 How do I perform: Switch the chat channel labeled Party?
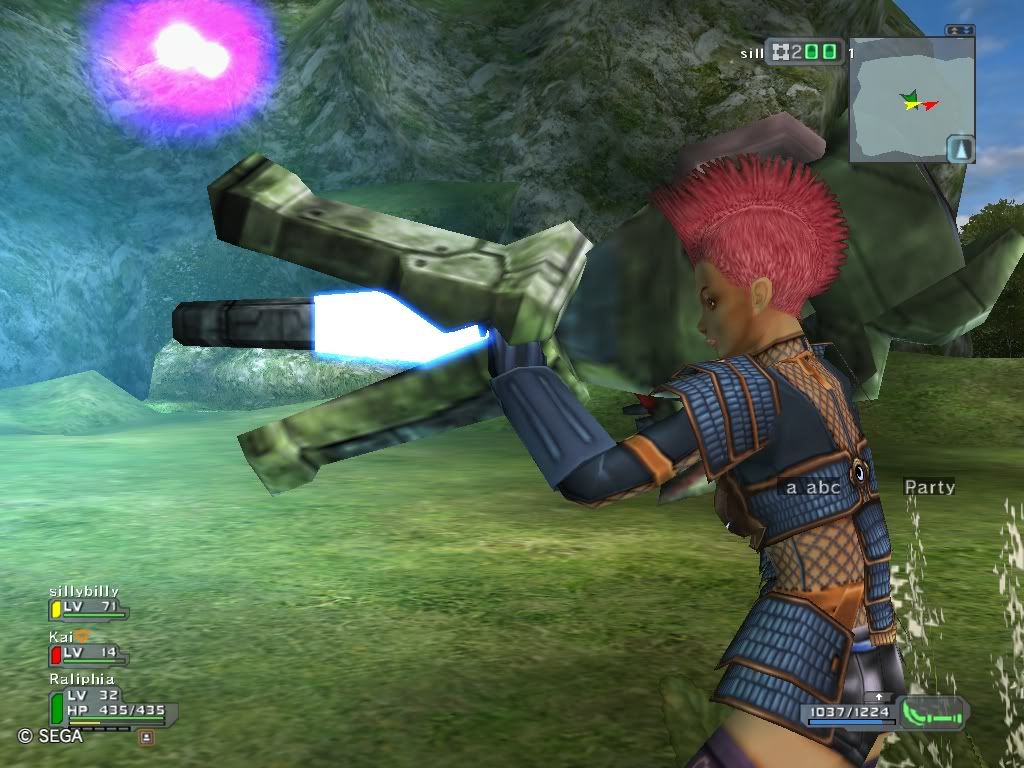tap(929, 488)
